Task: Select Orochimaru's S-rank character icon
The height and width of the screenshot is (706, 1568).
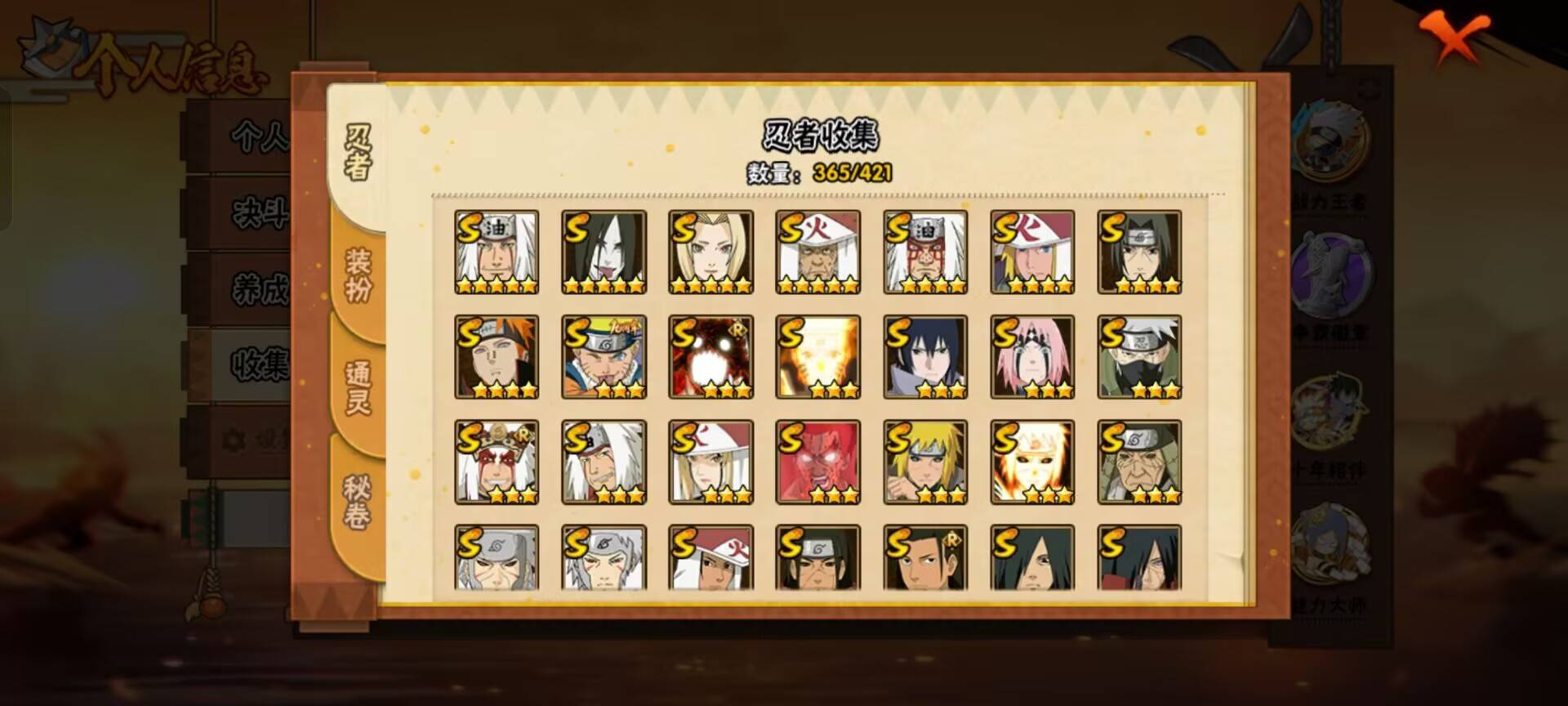Action: [603, 251]
